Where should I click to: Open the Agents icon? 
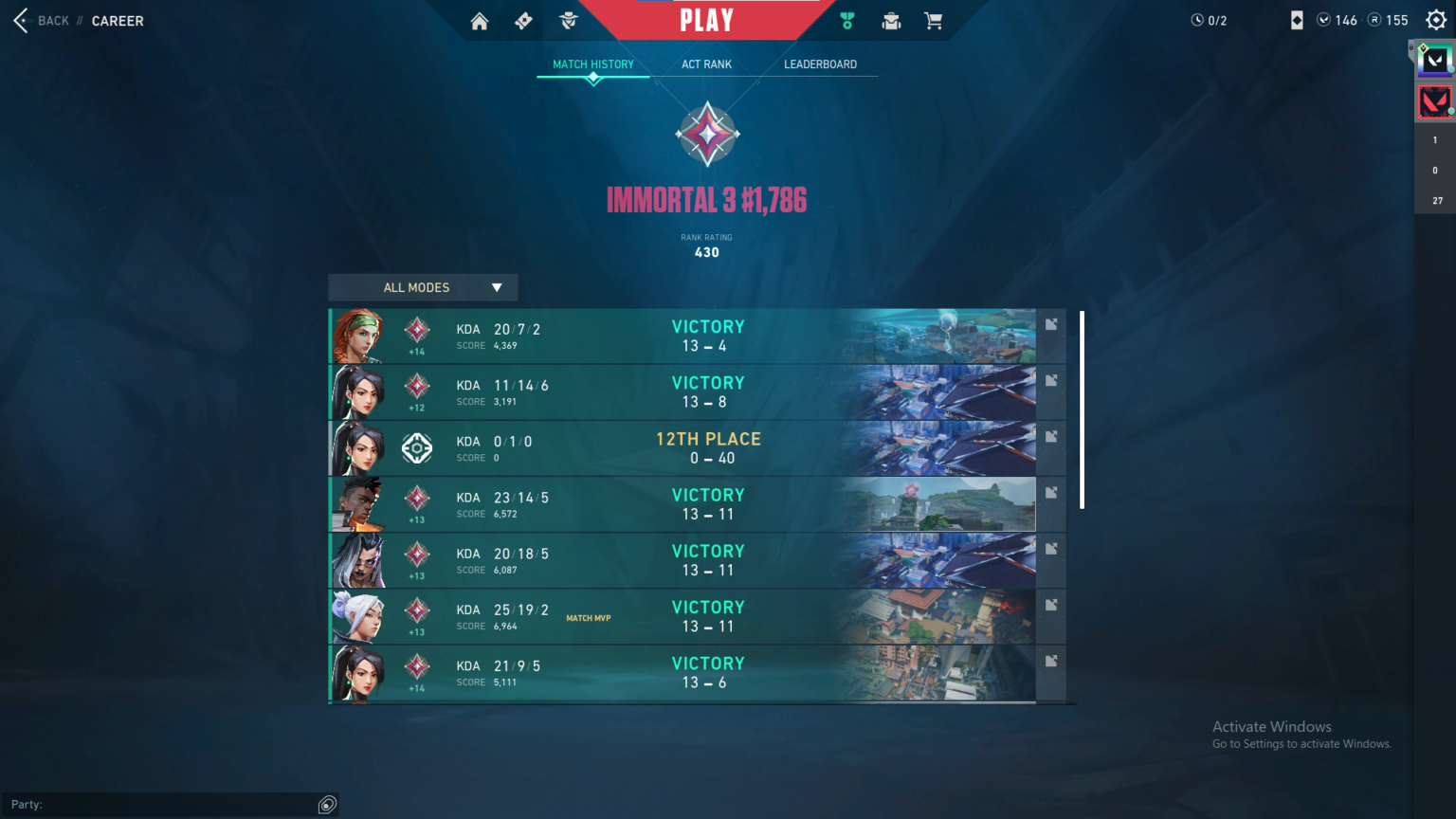(568, 20)
